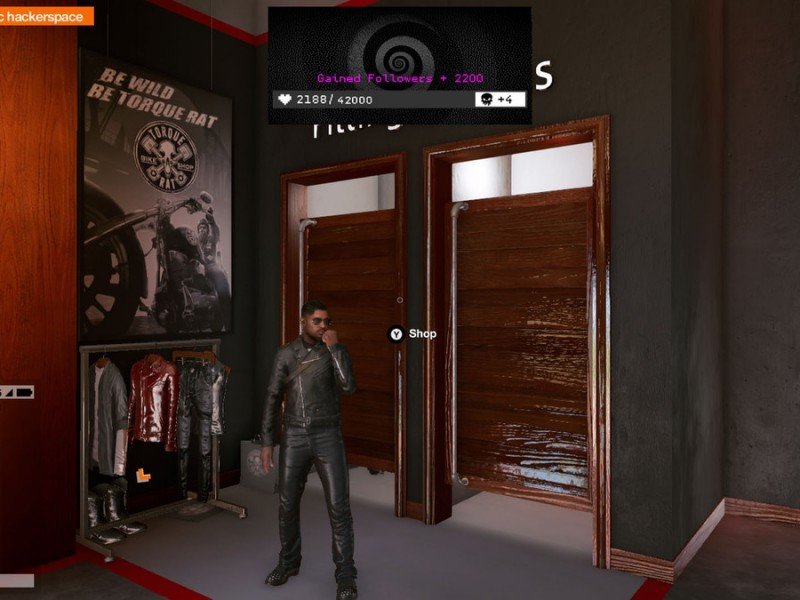Click the orange hackerspace objective label

pyautogui.click(x=46, y=16)
